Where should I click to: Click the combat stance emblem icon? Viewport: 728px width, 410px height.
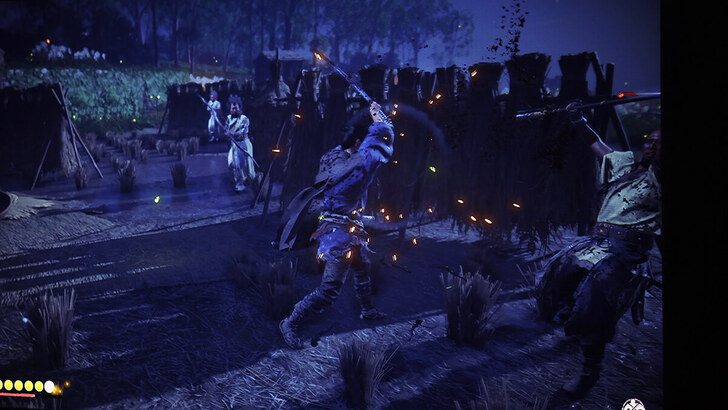[633, 404]
